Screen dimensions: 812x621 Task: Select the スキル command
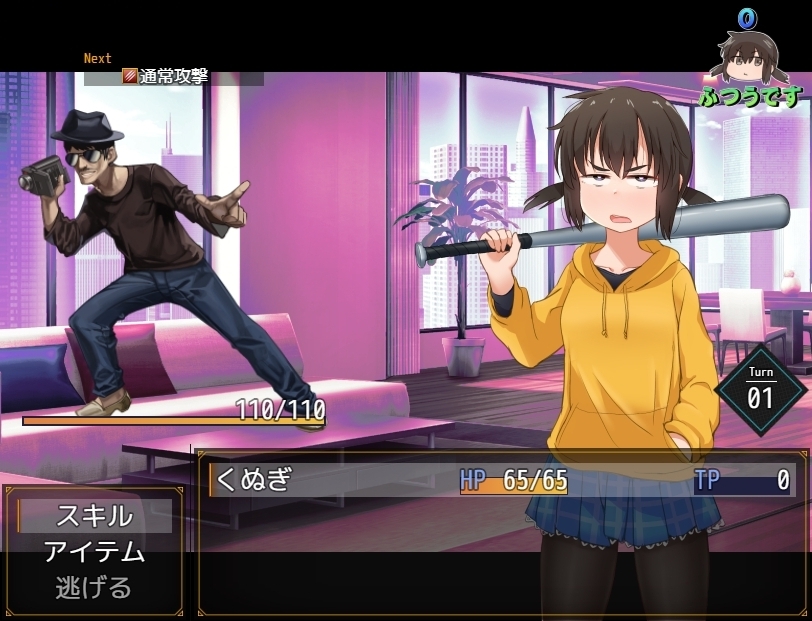coord(94,516)
